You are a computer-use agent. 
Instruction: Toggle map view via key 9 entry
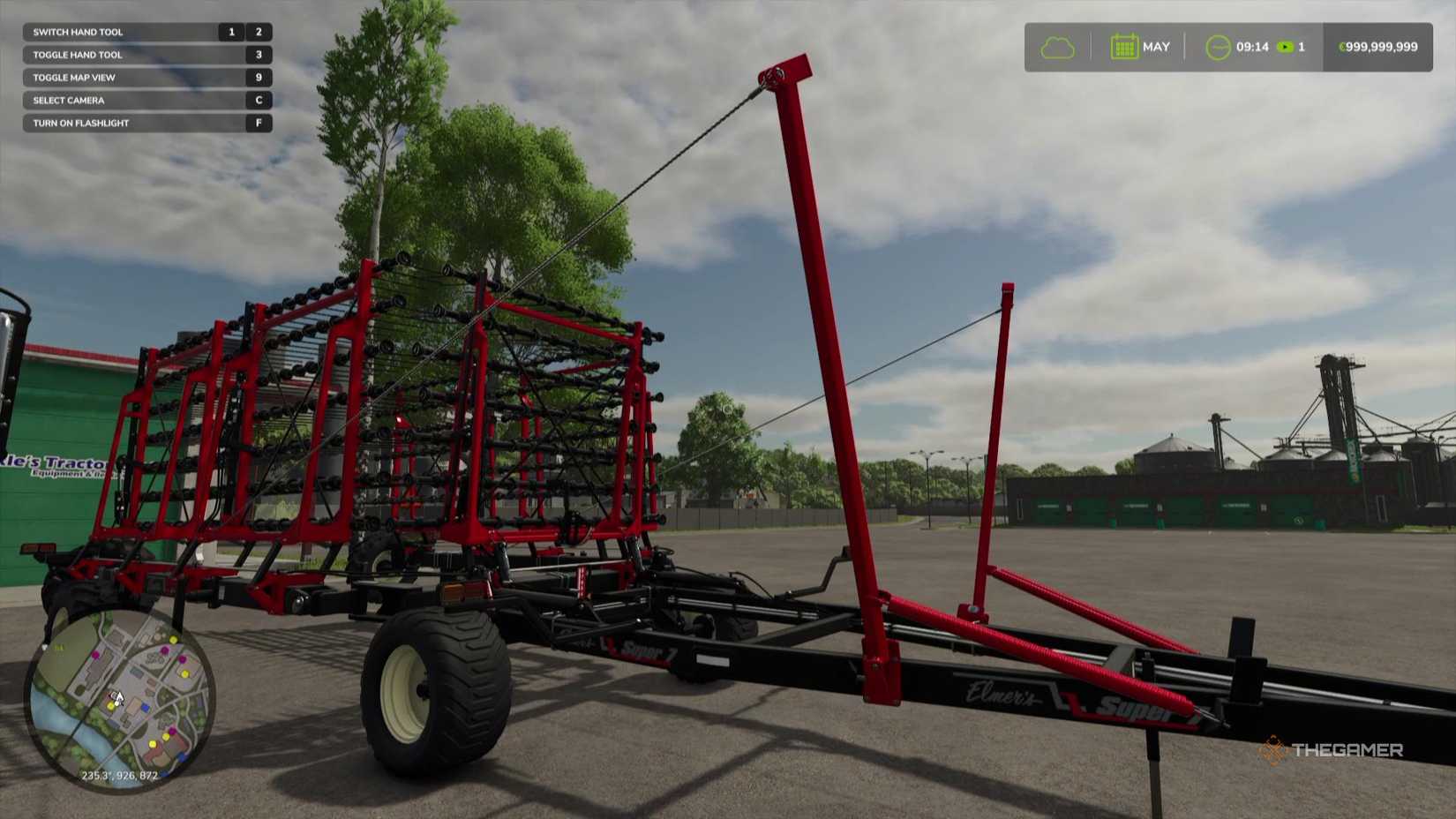[257, 77]
